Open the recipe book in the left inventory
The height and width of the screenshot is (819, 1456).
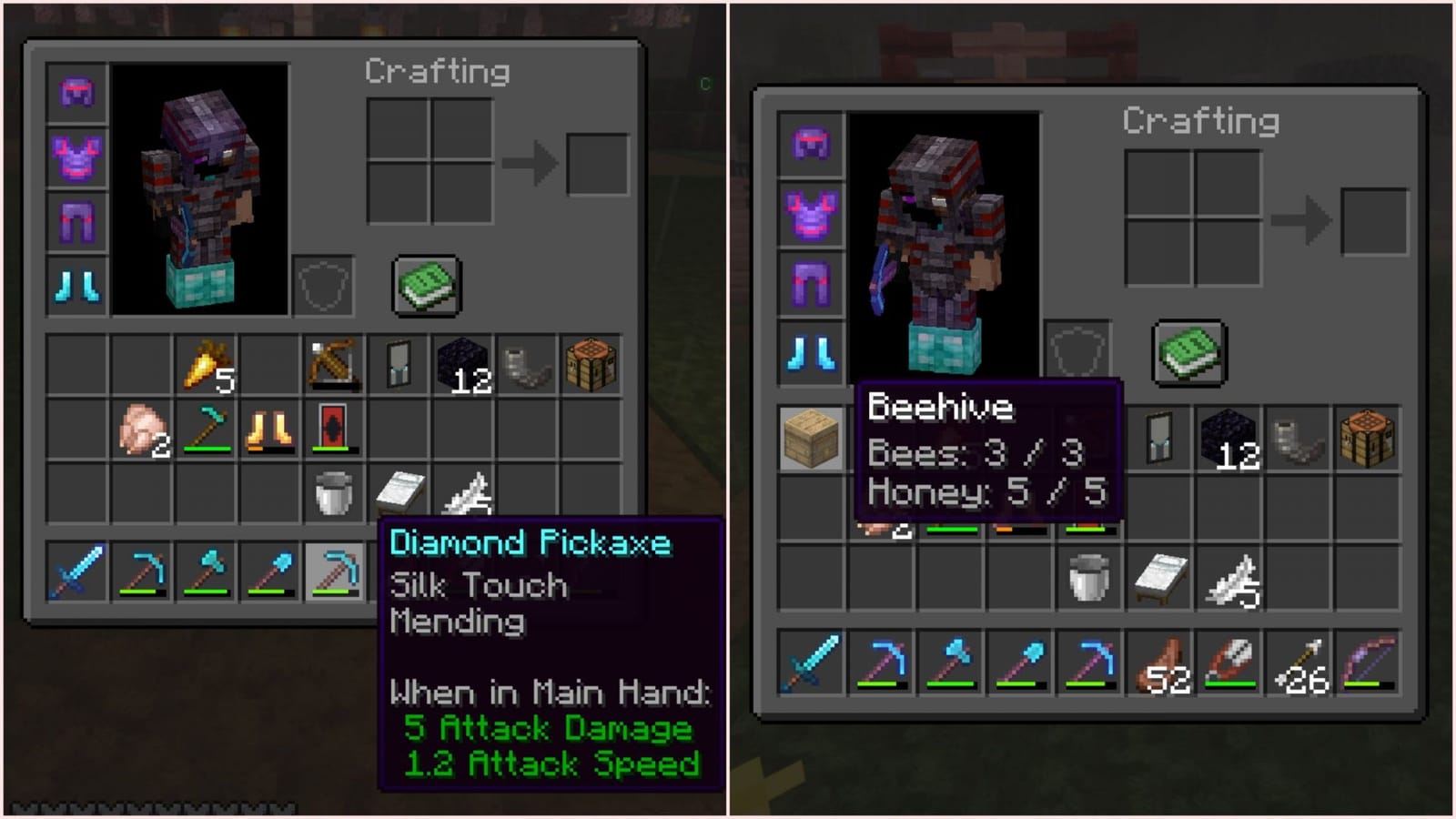[x=425, y=283]
